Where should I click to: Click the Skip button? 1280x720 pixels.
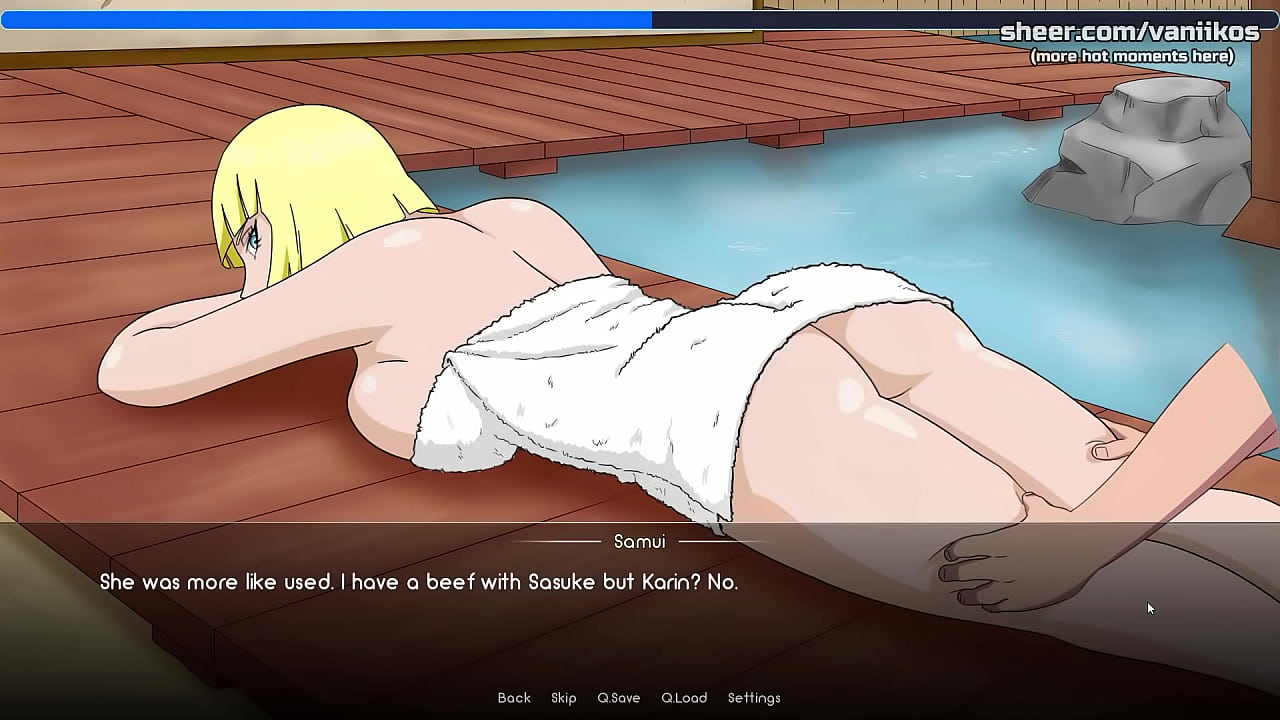563,698
